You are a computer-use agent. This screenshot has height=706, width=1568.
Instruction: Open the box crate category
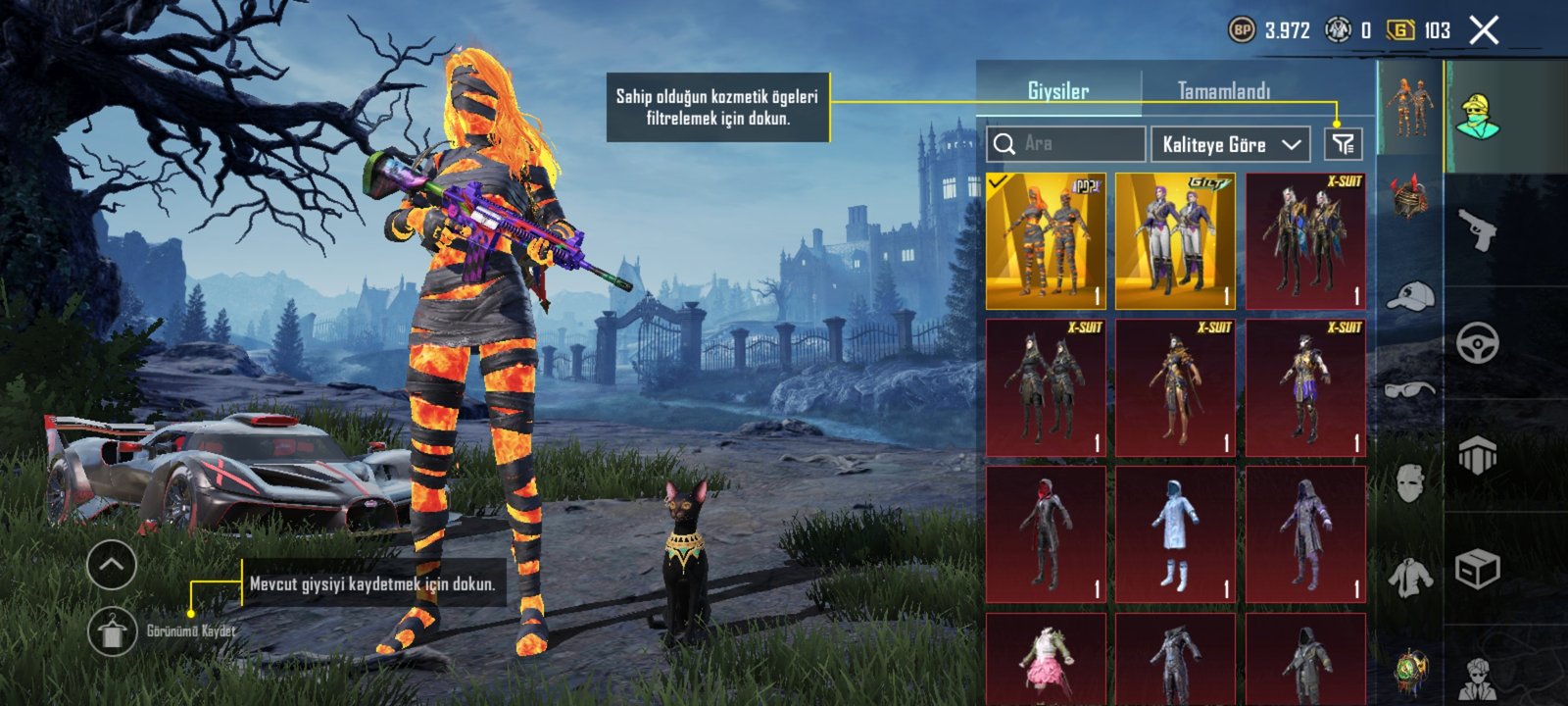1478,568
